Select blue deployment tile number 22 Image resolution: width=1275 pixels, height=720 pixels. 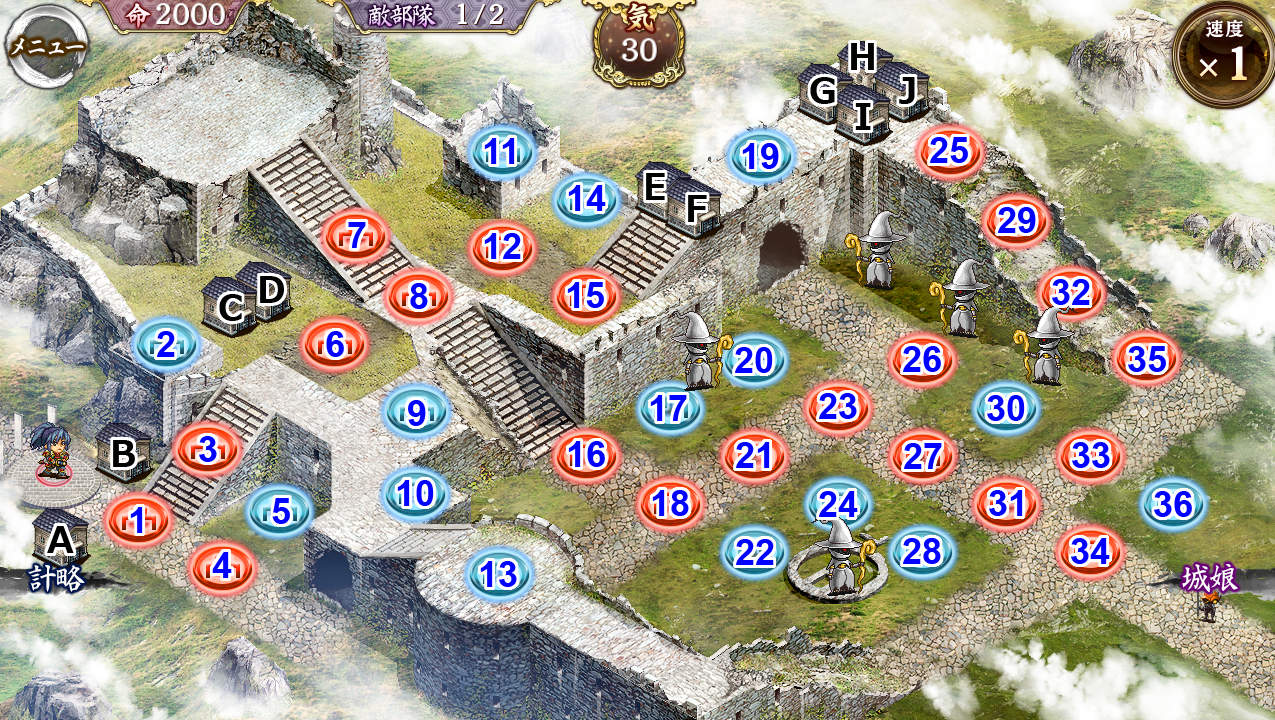coord(754,551)
